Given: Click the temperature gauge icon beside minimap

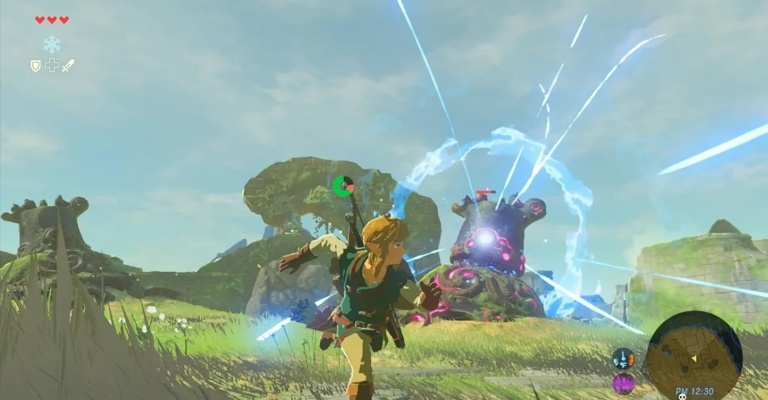Looking at the screenshot, I should pyautogui.click(x=622, y=358).
